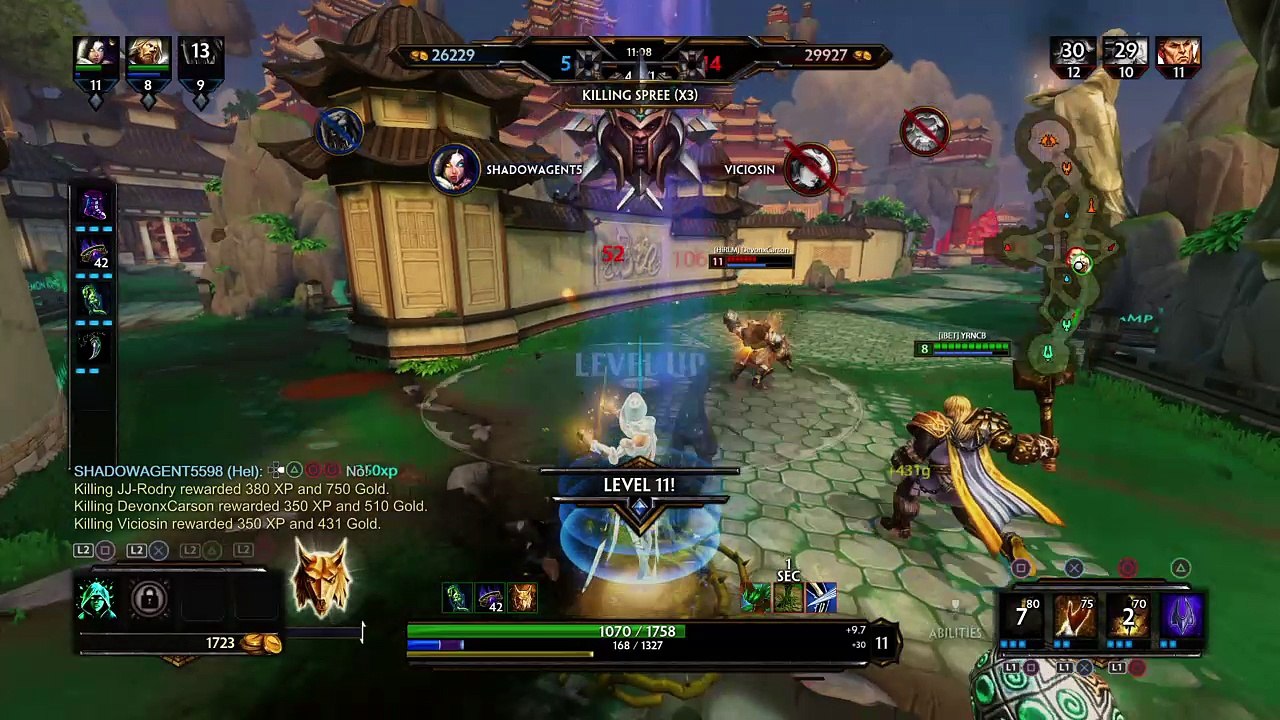Click the Hel chat message line
The image size is (1280, 720).
[235, 471]
